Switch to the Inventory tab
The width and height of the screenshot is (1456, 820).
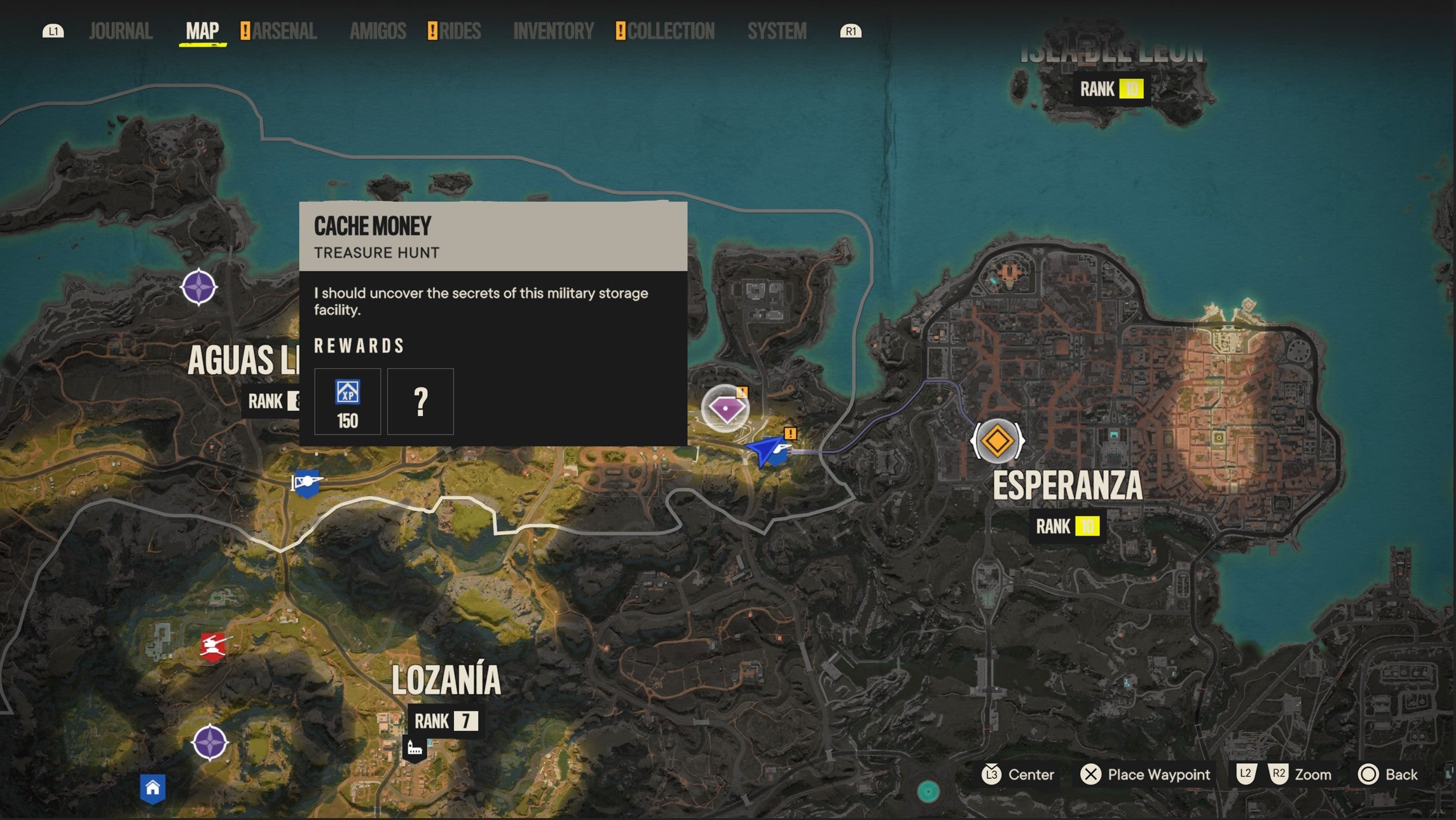click(553, 31)
